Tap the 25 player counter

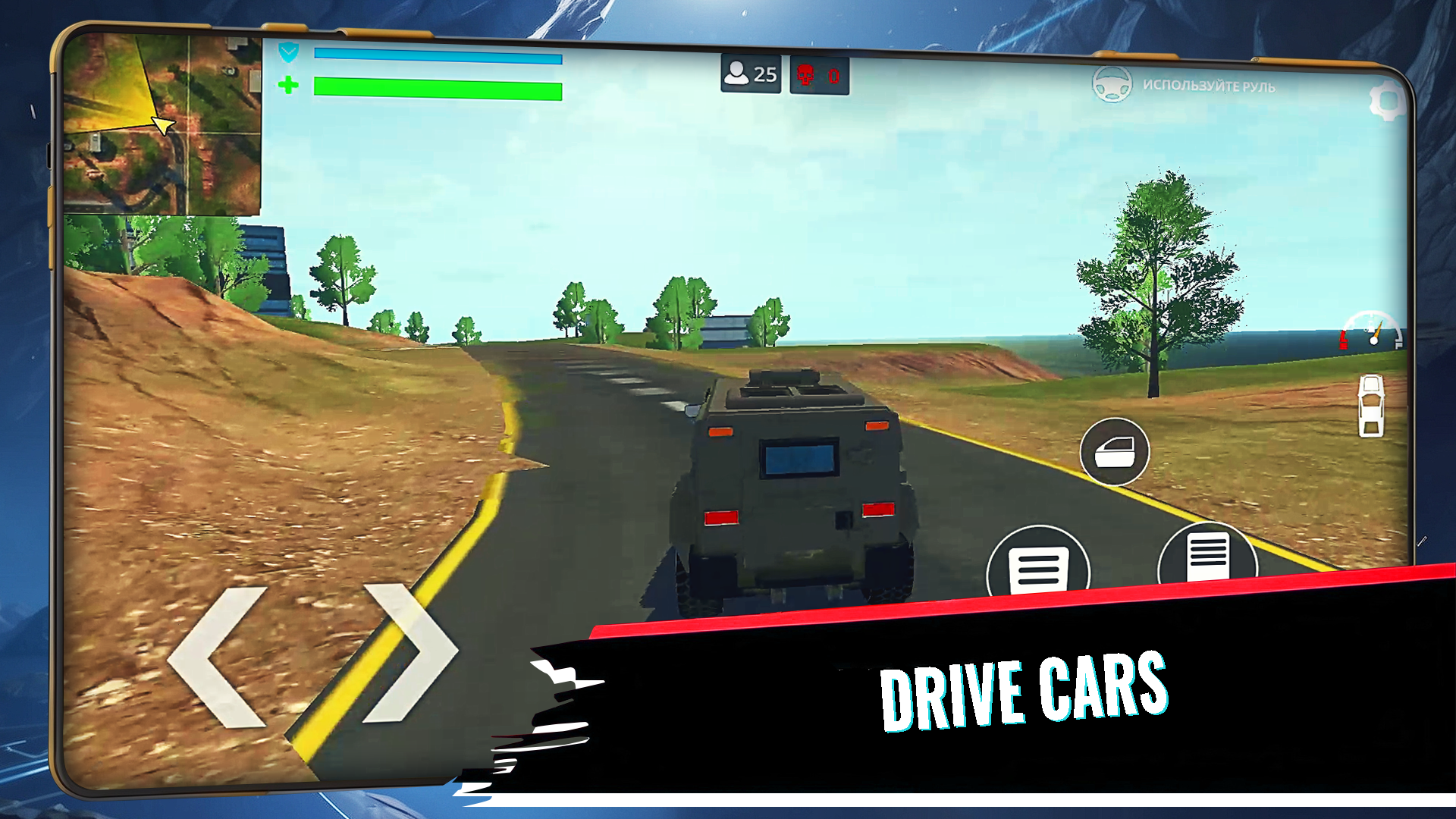(765, 74)
